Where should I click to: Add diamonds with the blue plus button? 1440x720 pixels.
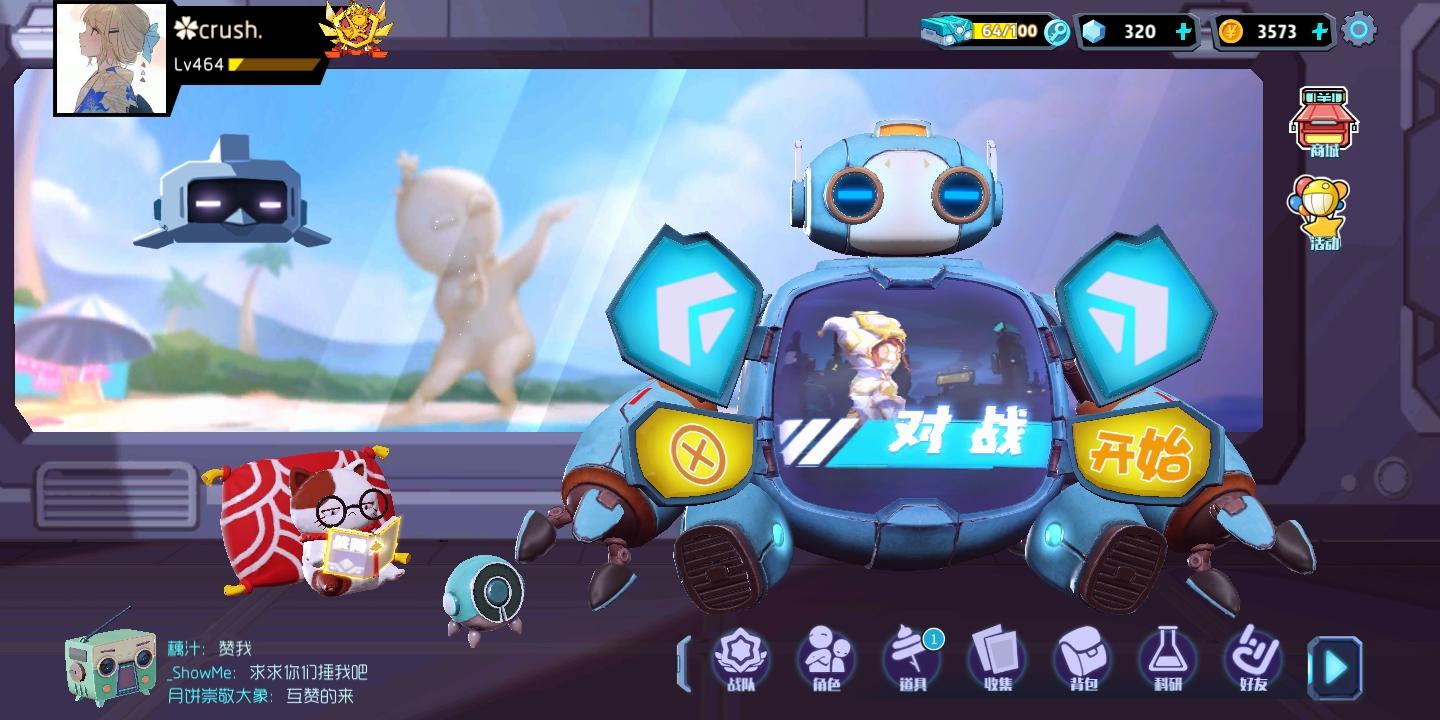[1182, 31]
